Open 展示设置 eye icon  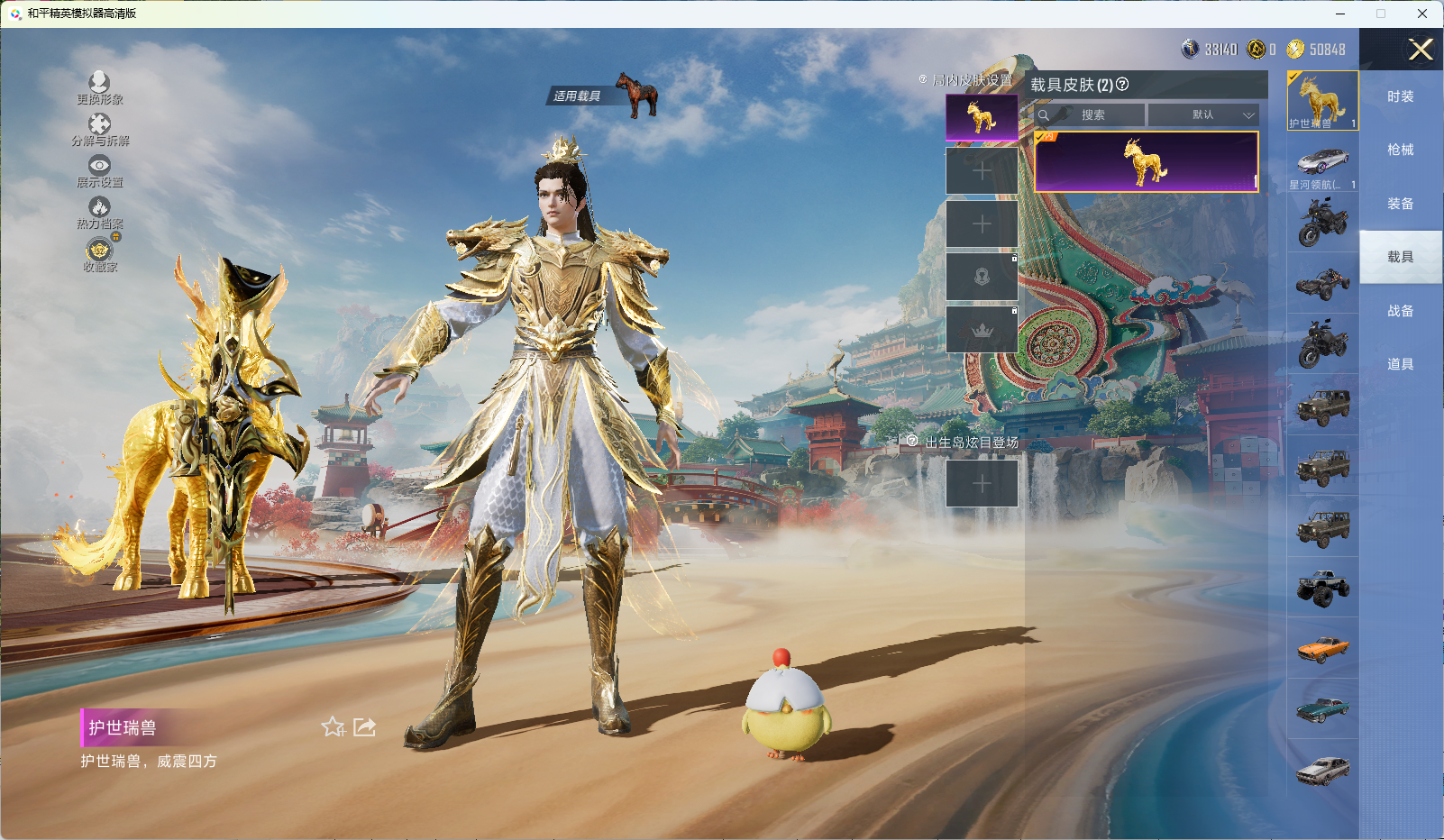(99, 166)
